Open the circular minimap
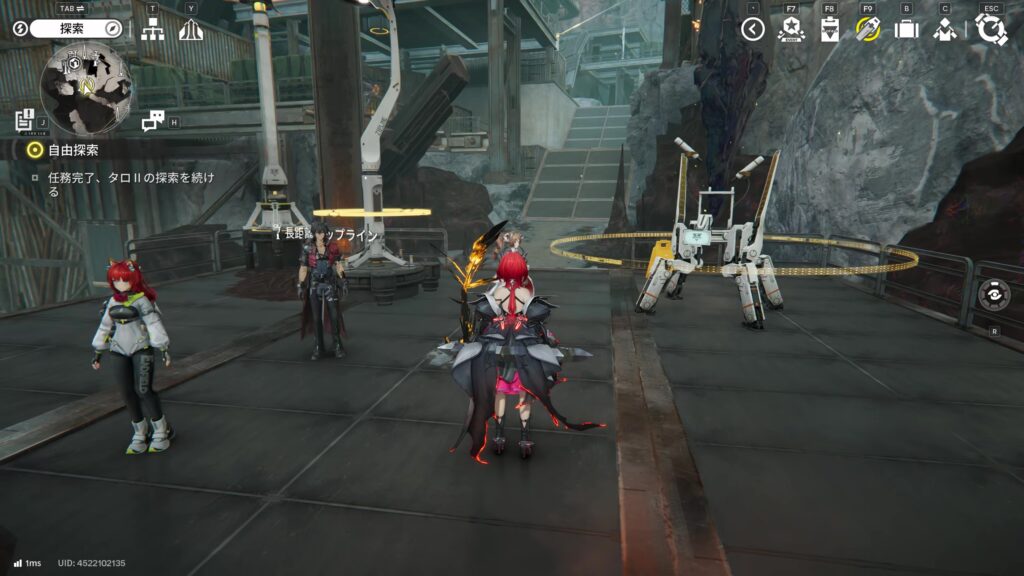The image size is (1024, 576). (86, 89)
